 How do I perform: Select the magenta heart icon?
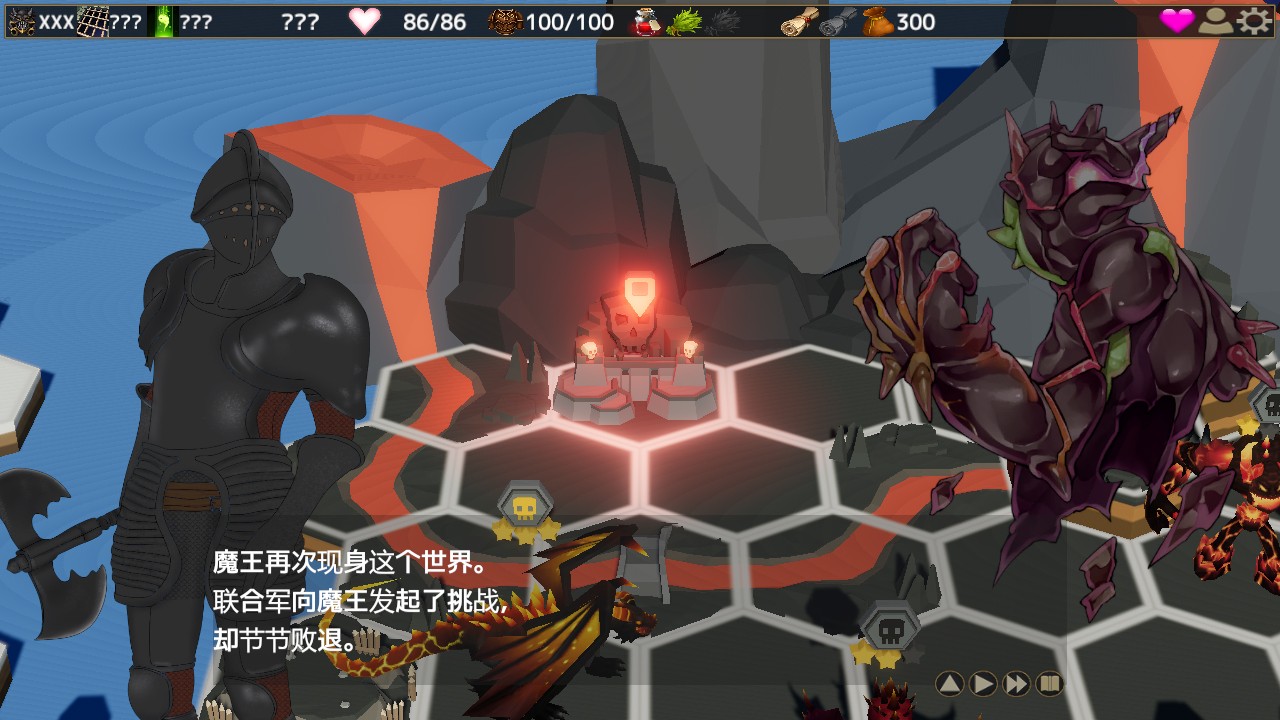pyautogui.click(x=1177, y=21)
